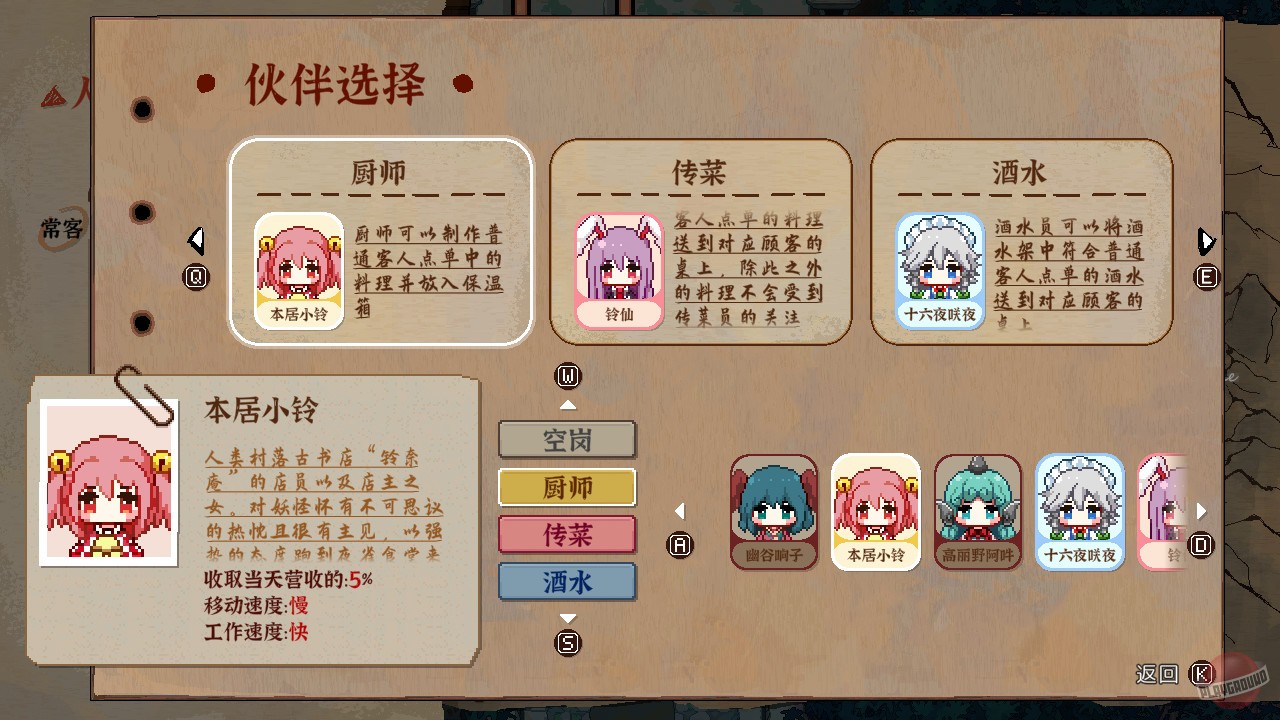Select the highlighted 厨师 position button

[x=567, y=488]
